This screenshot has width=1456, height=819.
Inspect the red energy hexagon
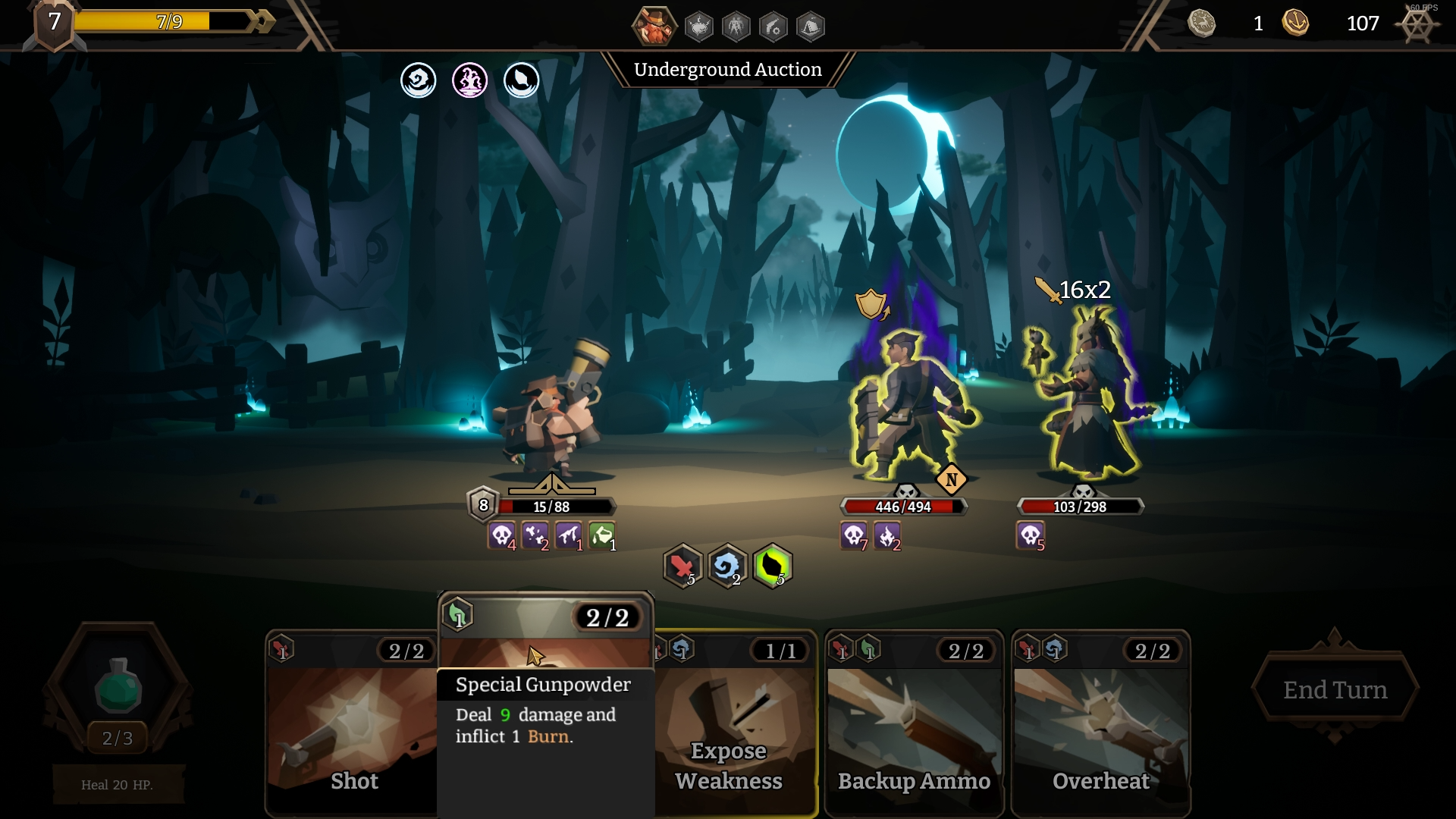682,566
